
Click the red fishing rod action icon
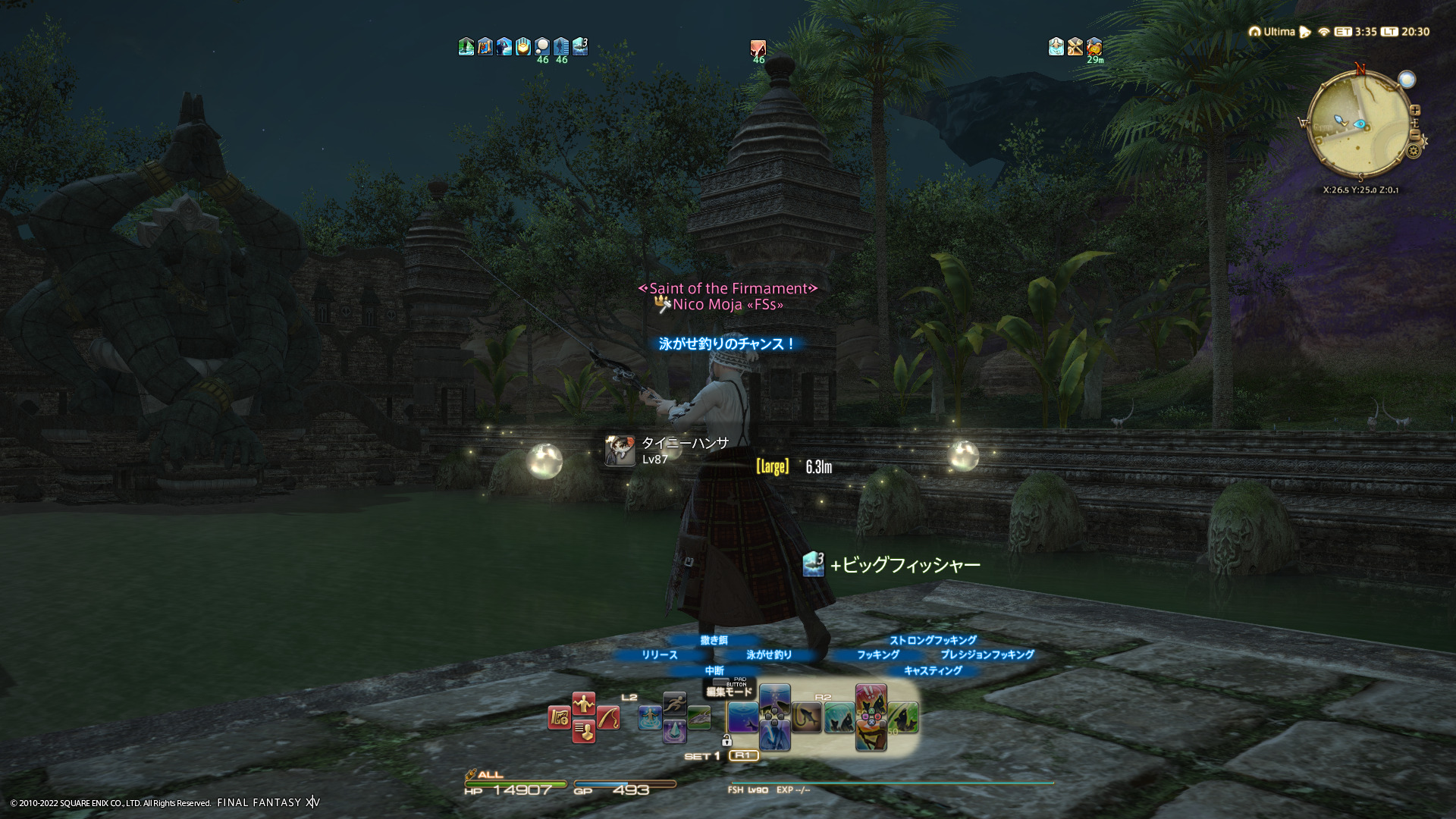tap(607, 717)
